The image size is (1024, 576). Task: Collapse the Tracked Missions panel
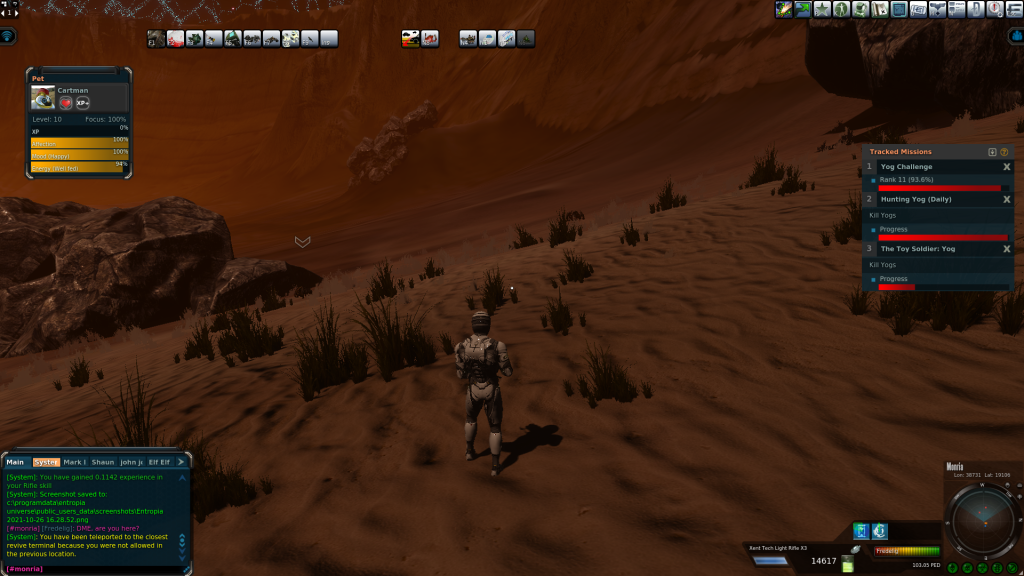(992, 152)
